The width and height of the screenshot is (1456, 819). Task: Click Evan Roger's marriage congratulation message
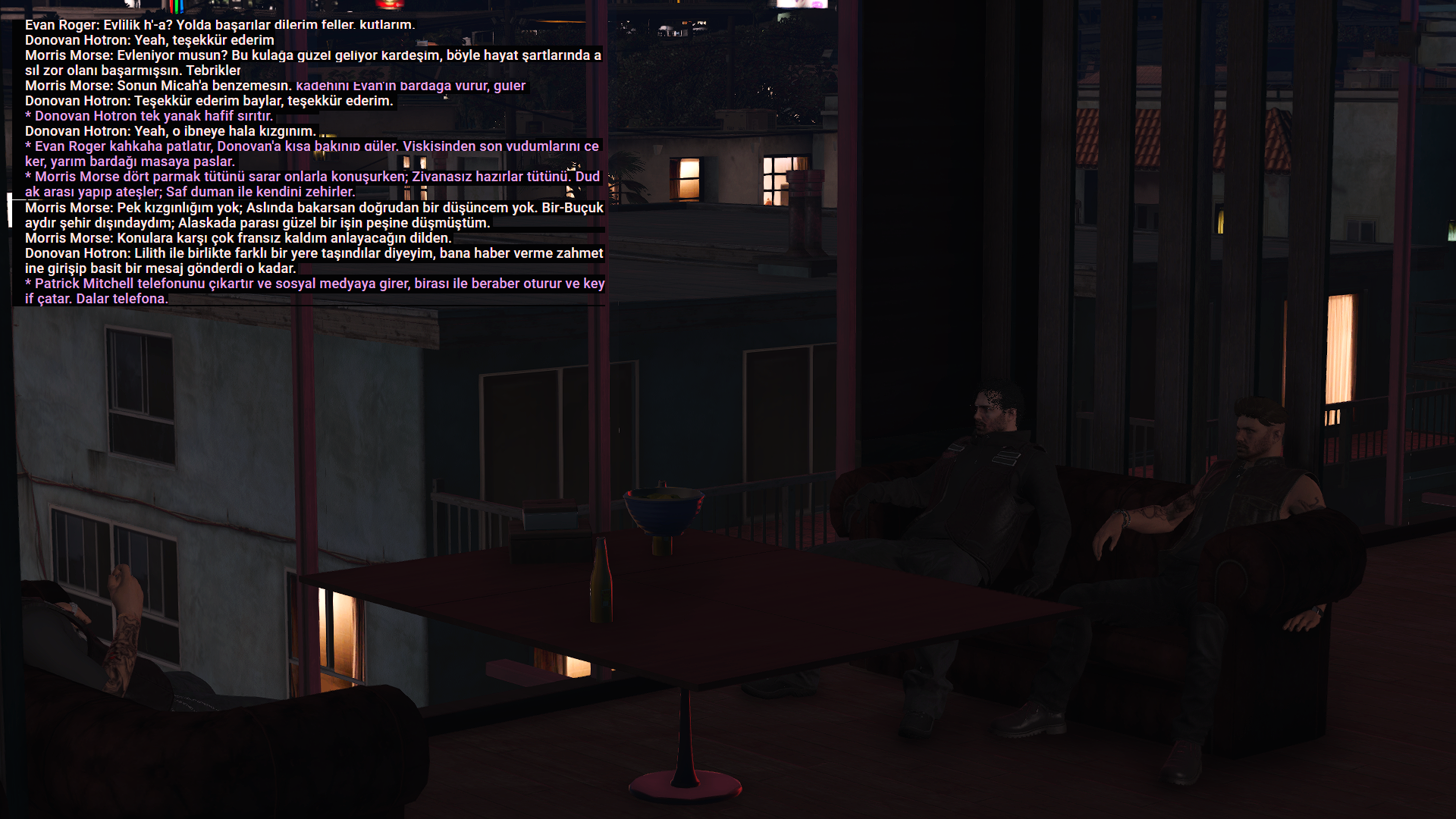pyautogui.click(x=220, y=24)
